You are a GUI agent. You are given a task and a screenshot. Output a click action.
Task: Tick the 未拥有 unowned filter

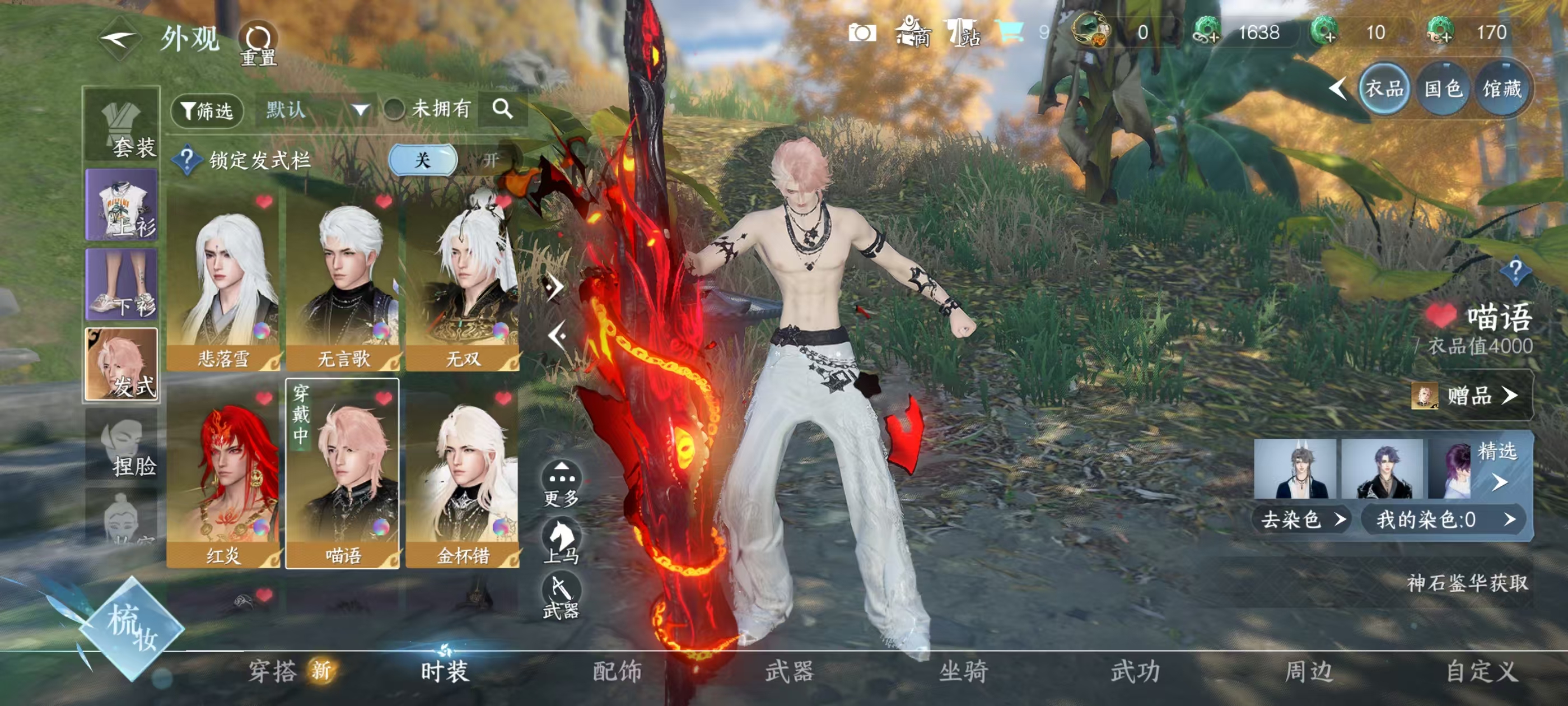pyautogui.click(x=394, y=110)
